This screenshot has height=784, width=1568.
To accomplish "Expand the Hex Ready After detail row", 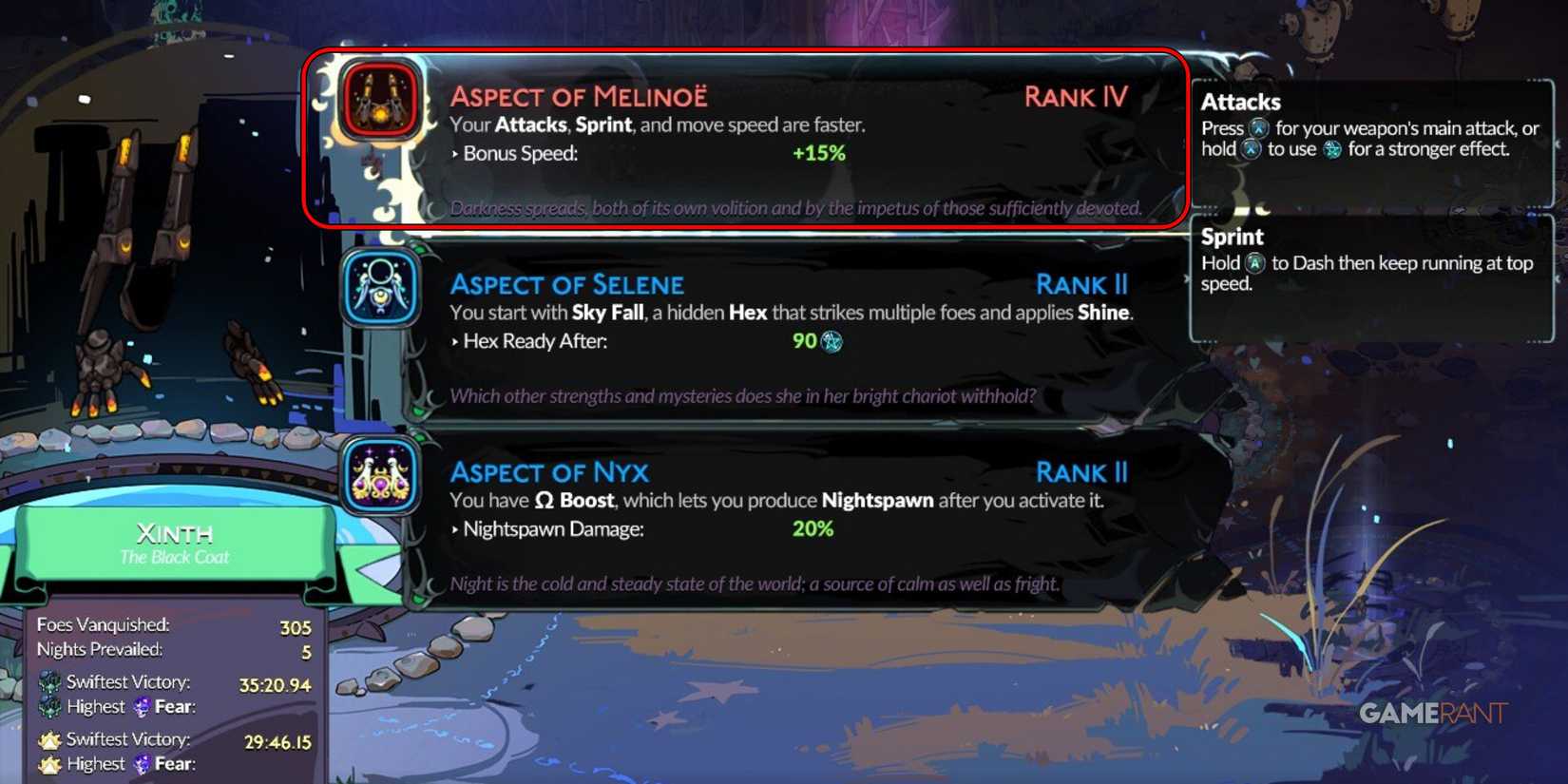I will [x=456, y=341].
